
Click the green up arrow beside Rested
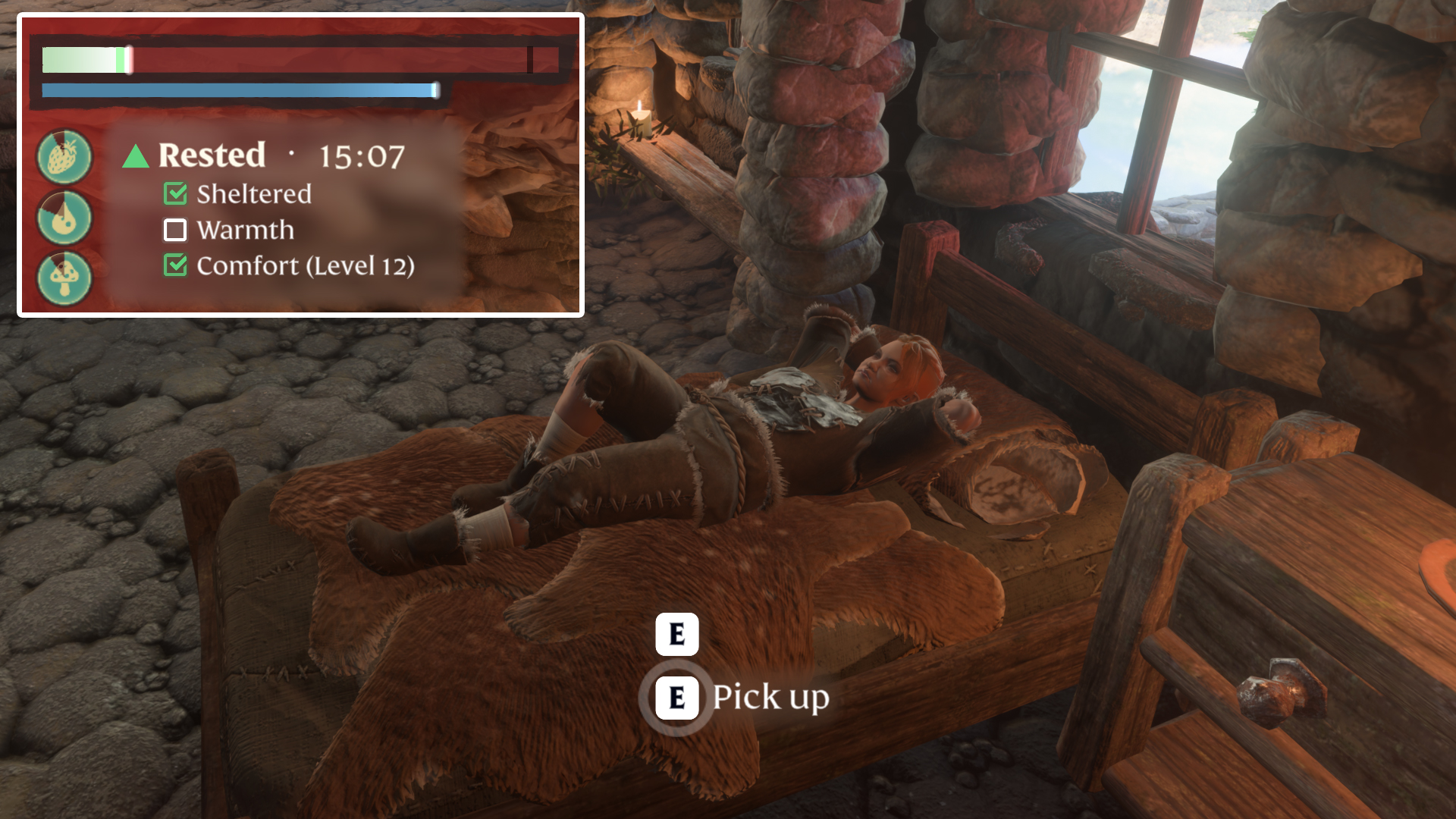click(x=136, y=156)
